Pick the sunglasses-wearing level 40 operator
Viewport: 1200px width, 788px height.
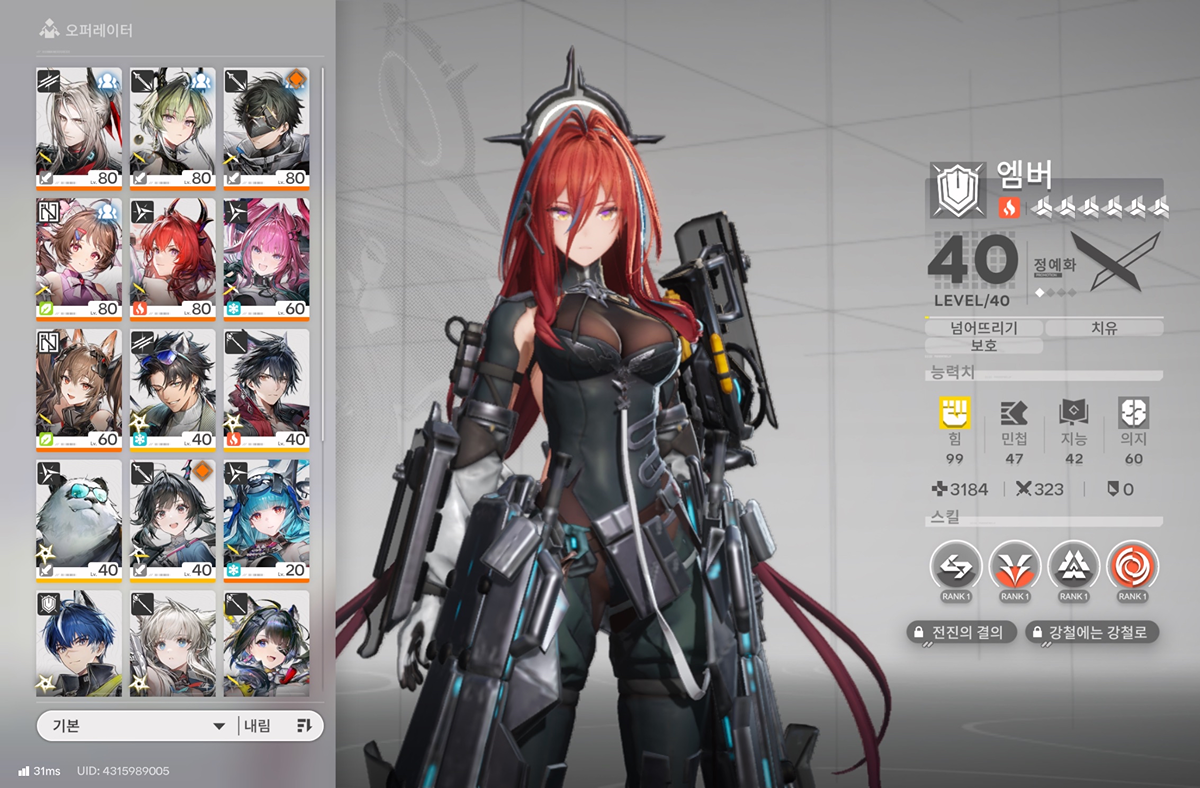[172, 389]
